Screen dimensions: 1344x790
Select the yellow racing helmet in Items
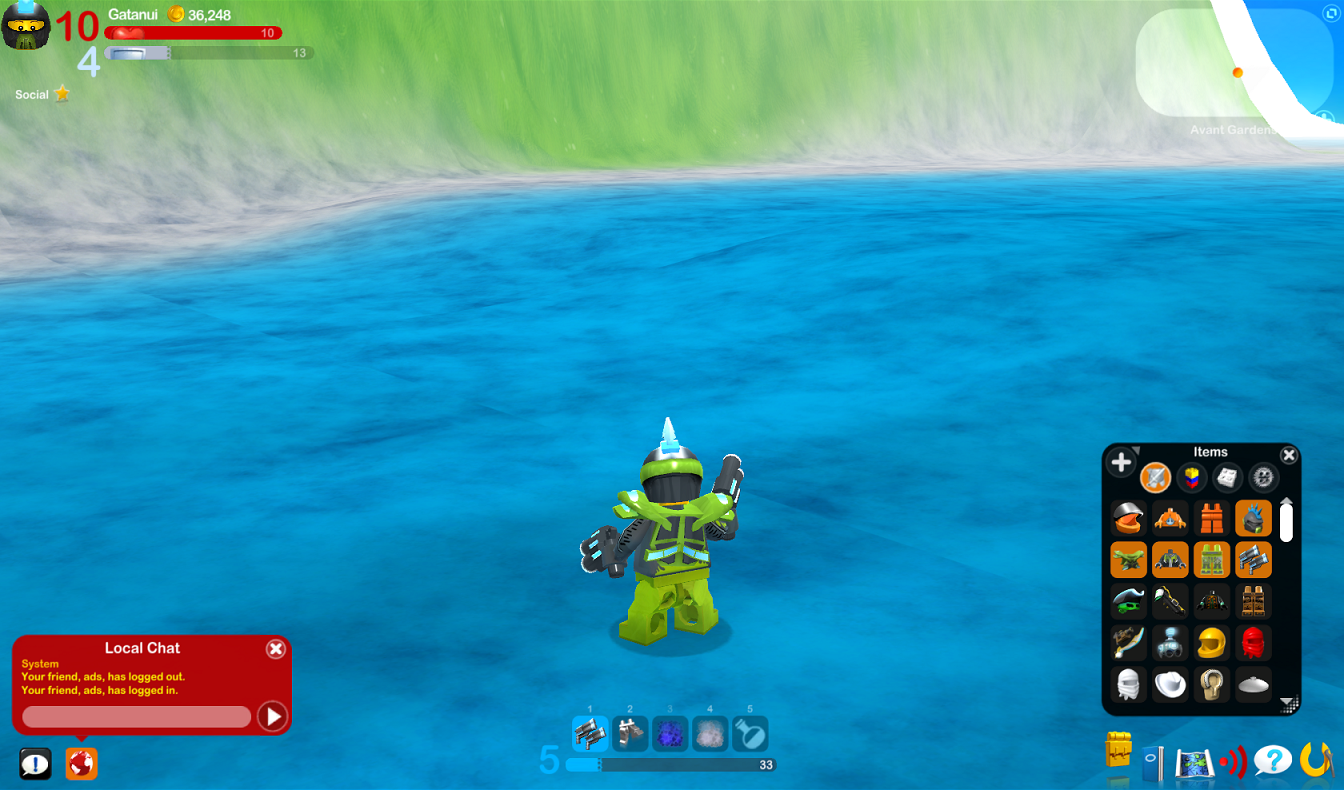point(1211,642)
